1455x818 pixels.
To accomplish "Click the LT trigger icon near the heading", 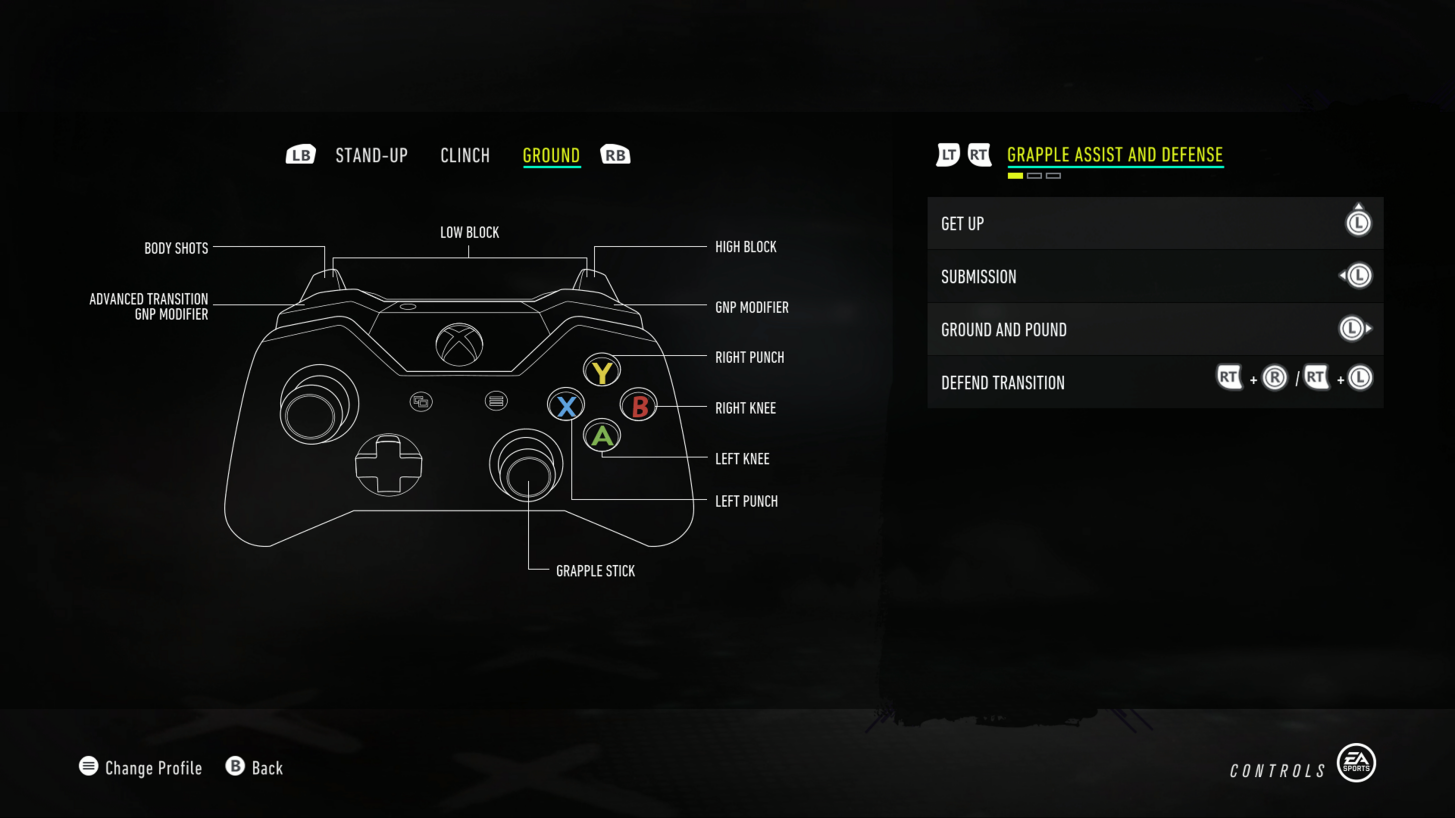I will (x=946, y=155).
